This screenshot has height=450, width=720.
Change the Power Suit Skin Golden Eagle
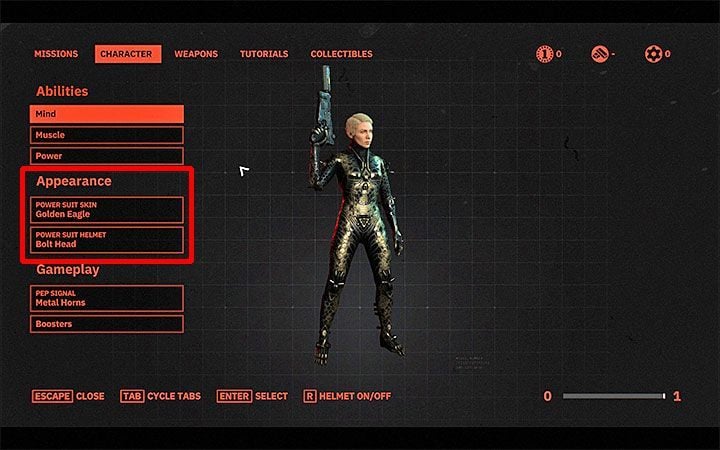107,209
